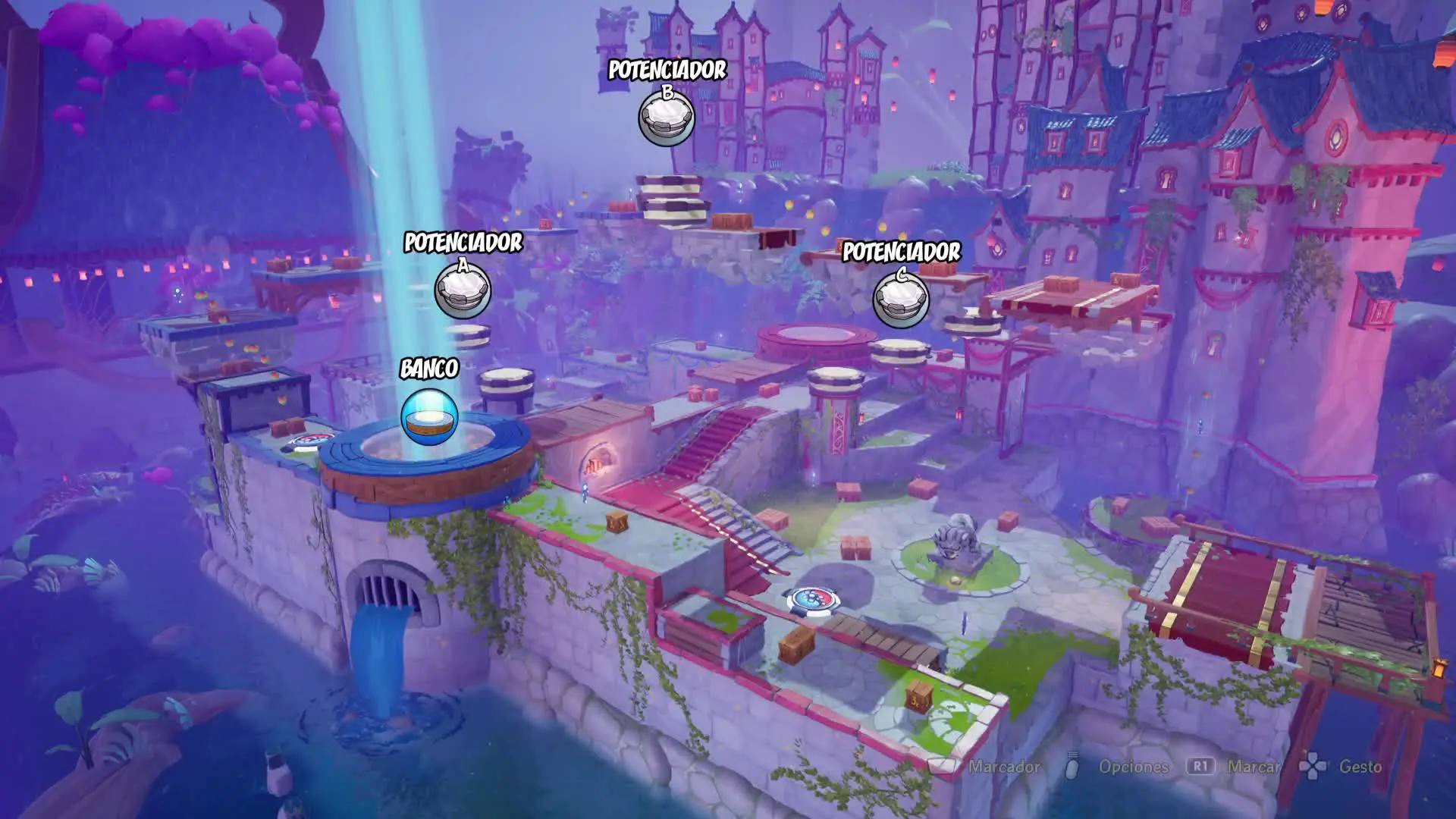Click the Banco objective marker
The image size is (1456, 819).
point(429,416)
